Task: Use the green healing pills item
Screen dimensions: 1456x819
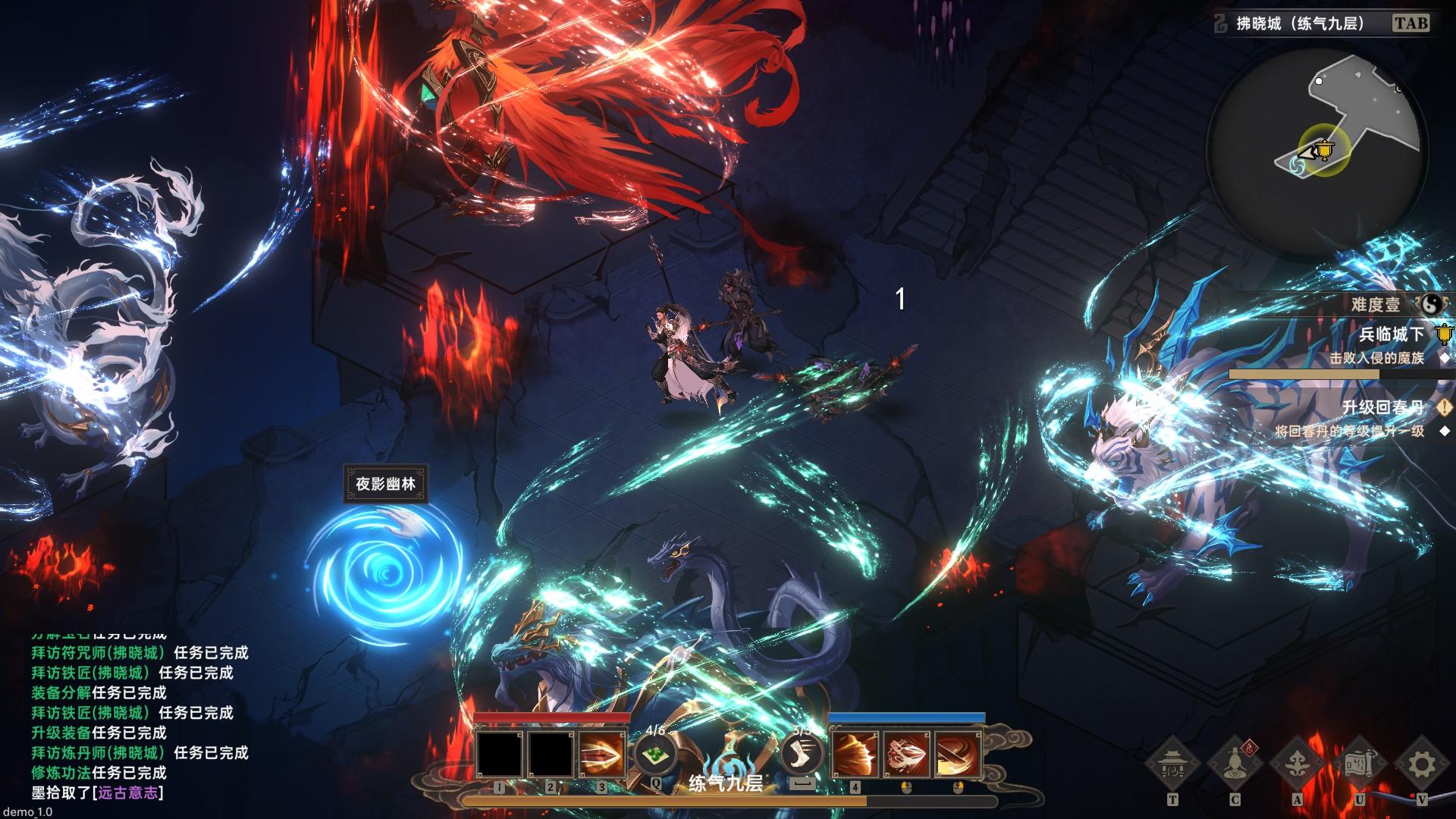Action: (656, 754)
